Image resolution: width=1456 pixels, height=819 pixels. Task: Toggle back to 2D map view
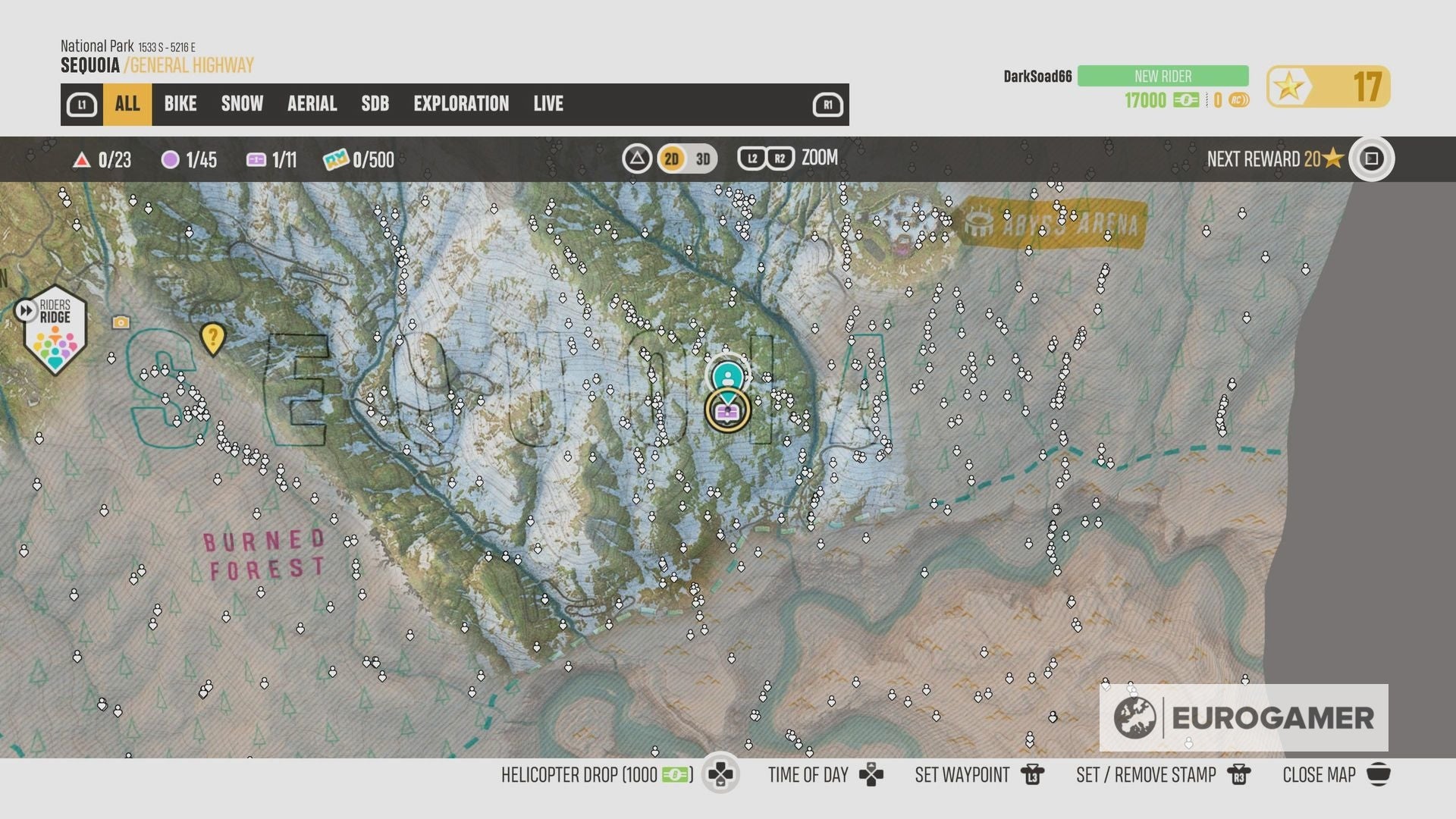670,159
